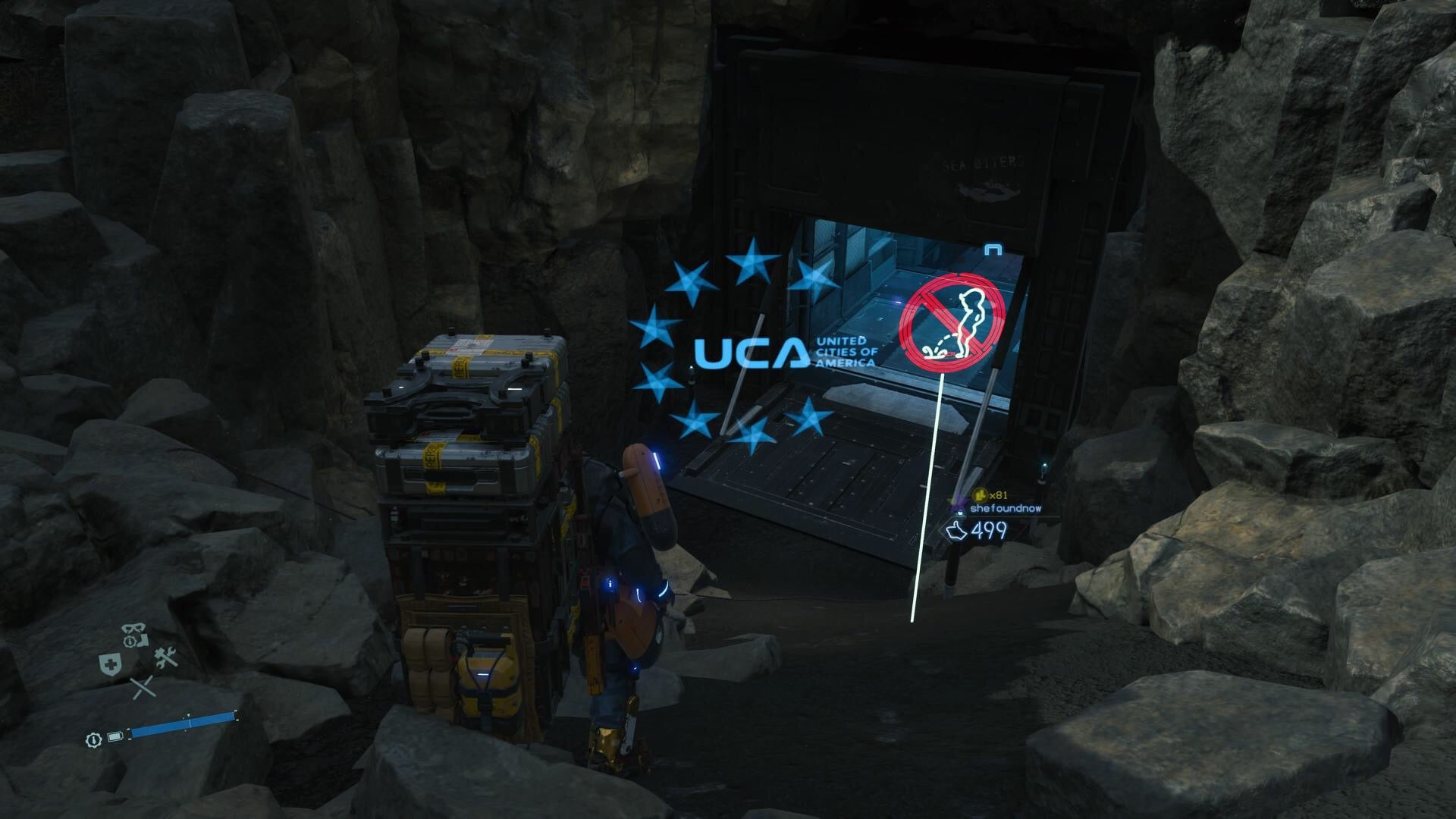Image resolution: width=1456 pixels, height=819 pixels.
Task: Select the battery charge icon near stamina bar
Action: [x=115, y=737]
